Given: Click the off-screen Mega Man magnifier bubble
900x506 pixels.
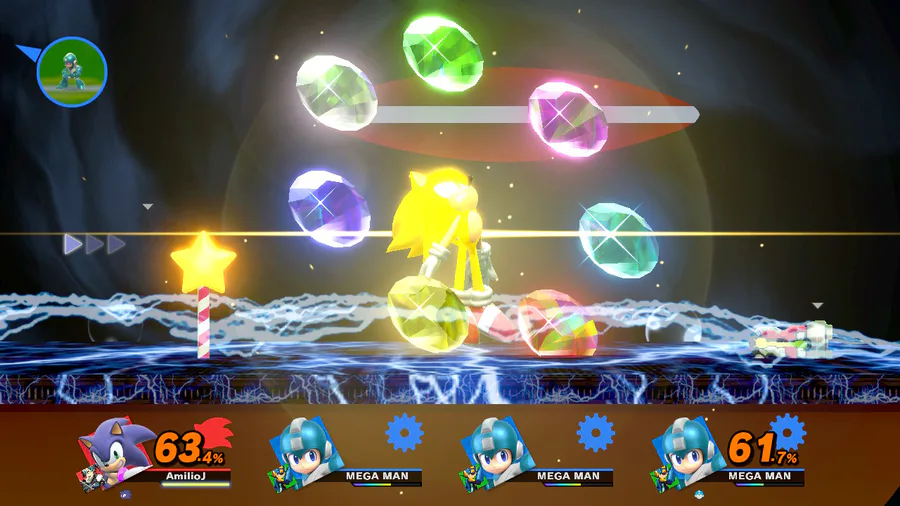Looking at the screenshot, I should point(72,71).
